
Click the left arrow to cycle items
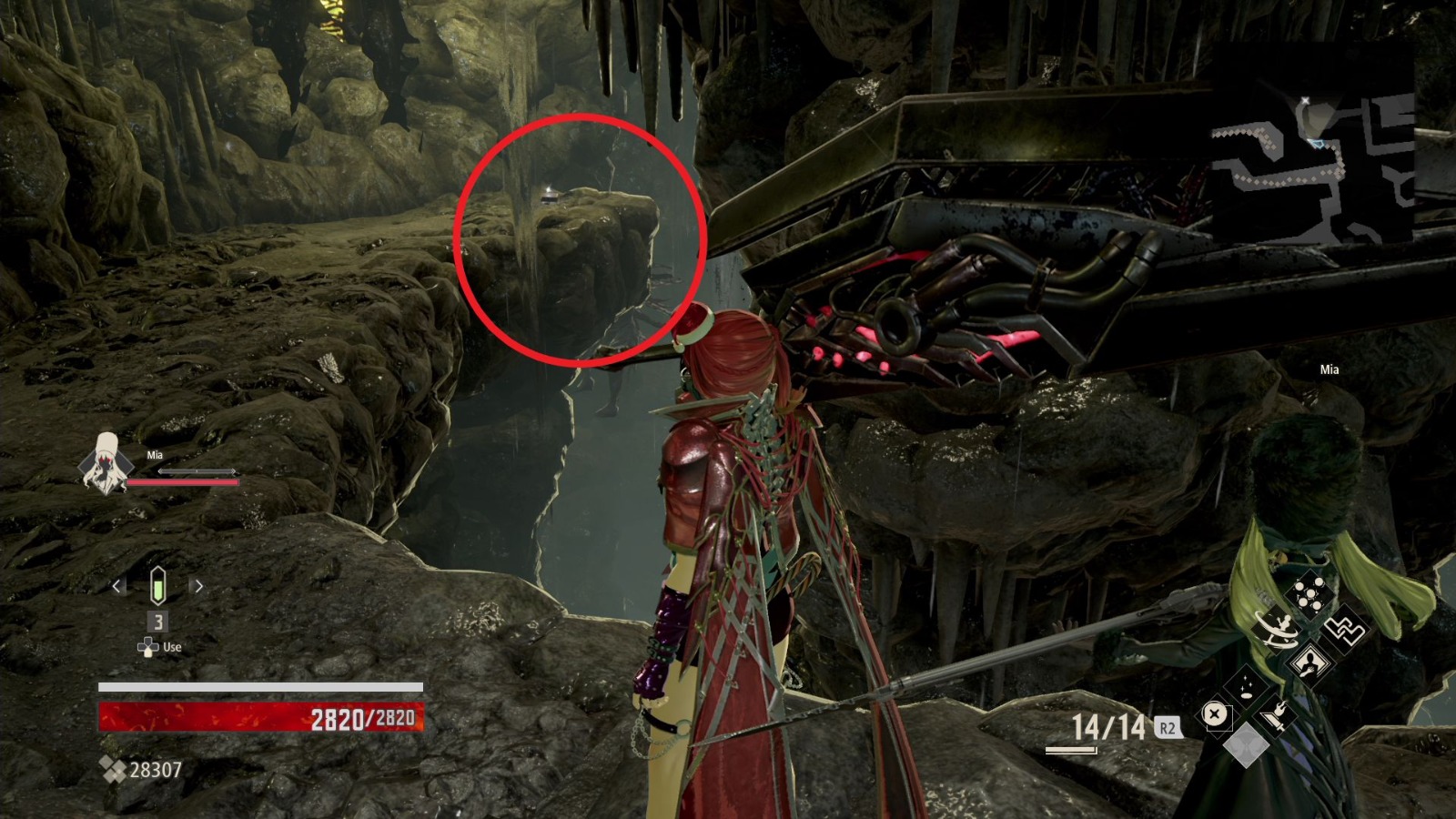(x=116, y=588)
